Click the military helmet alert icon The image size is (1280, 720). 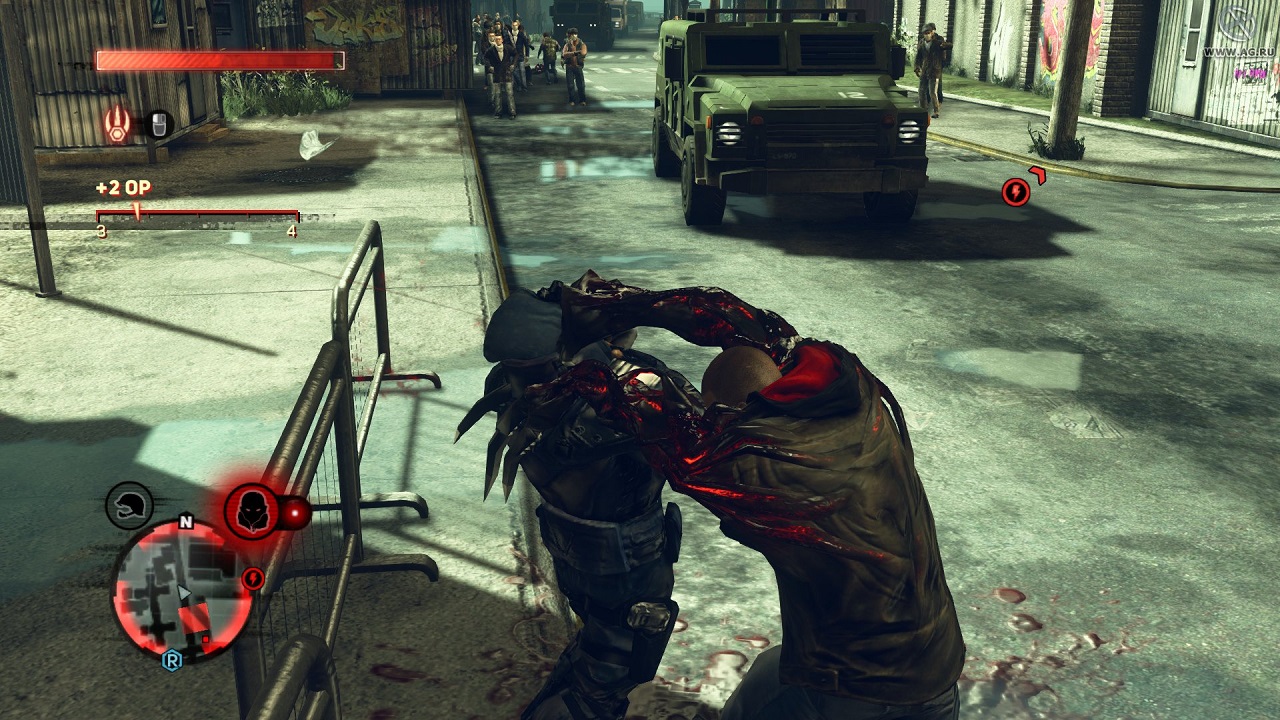pos(130,505)
